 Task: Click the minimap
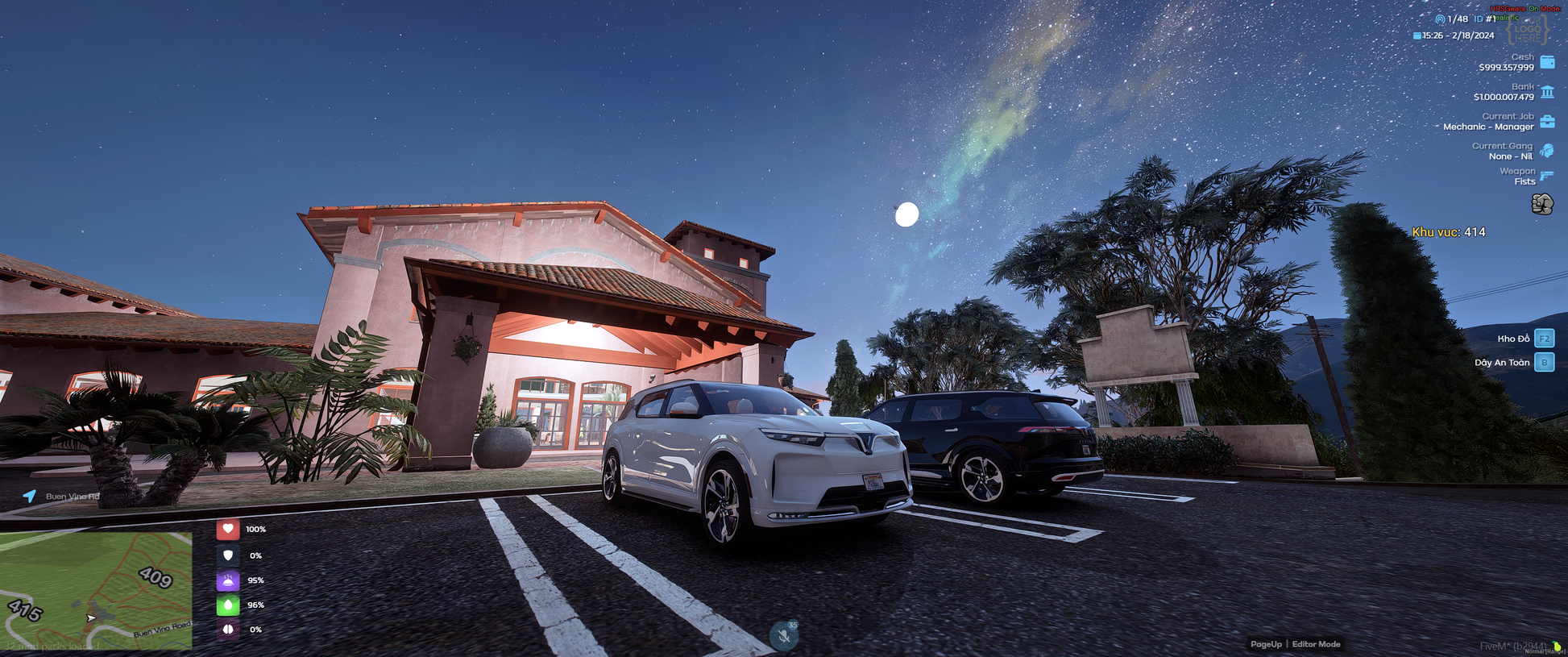click(x=96, y=590)
